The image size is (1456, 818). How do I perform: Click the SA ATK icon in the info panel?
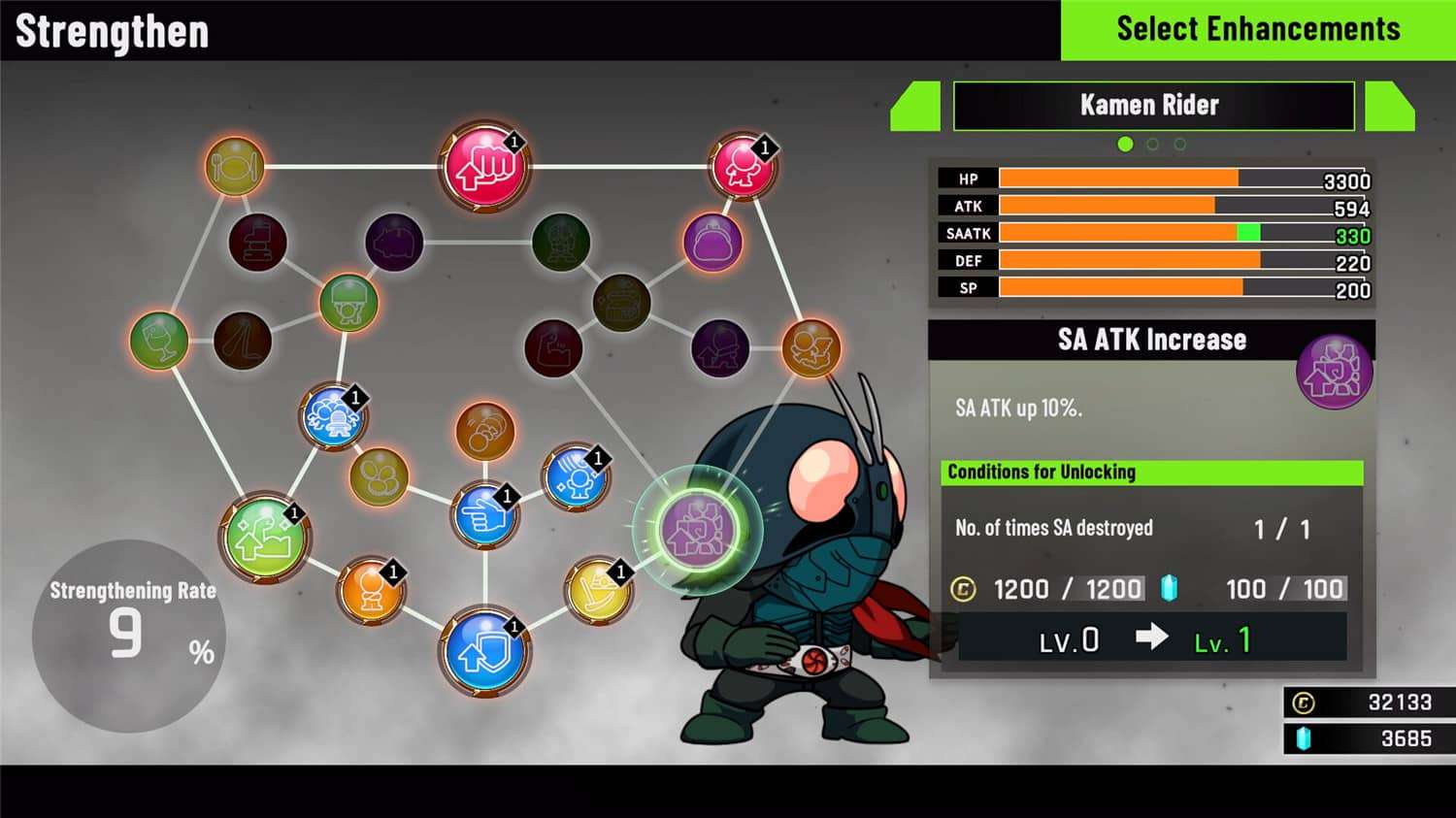pos(1335,372)
